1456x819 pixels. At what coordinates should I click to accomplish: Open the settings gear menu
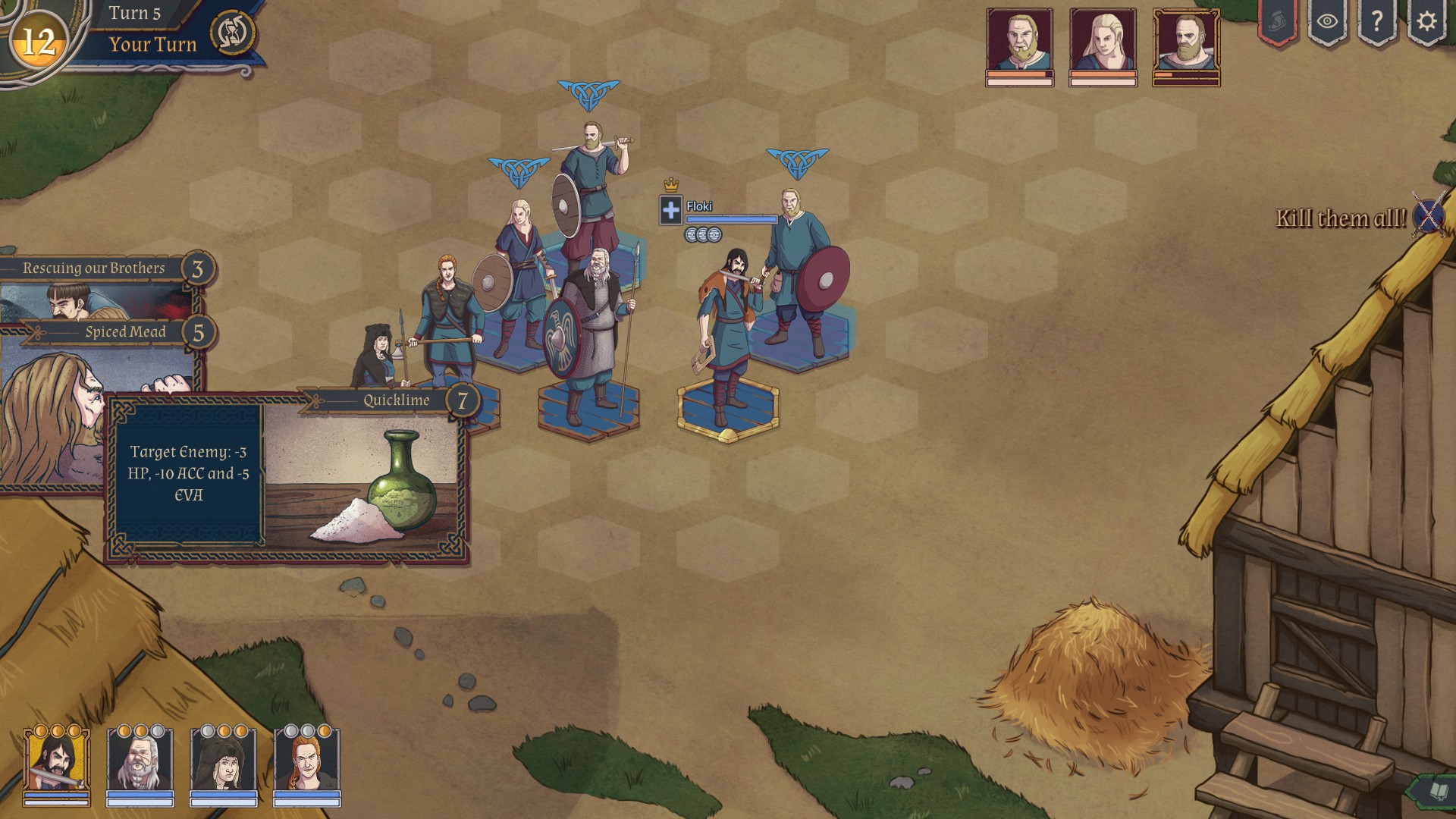(1426, 22)
